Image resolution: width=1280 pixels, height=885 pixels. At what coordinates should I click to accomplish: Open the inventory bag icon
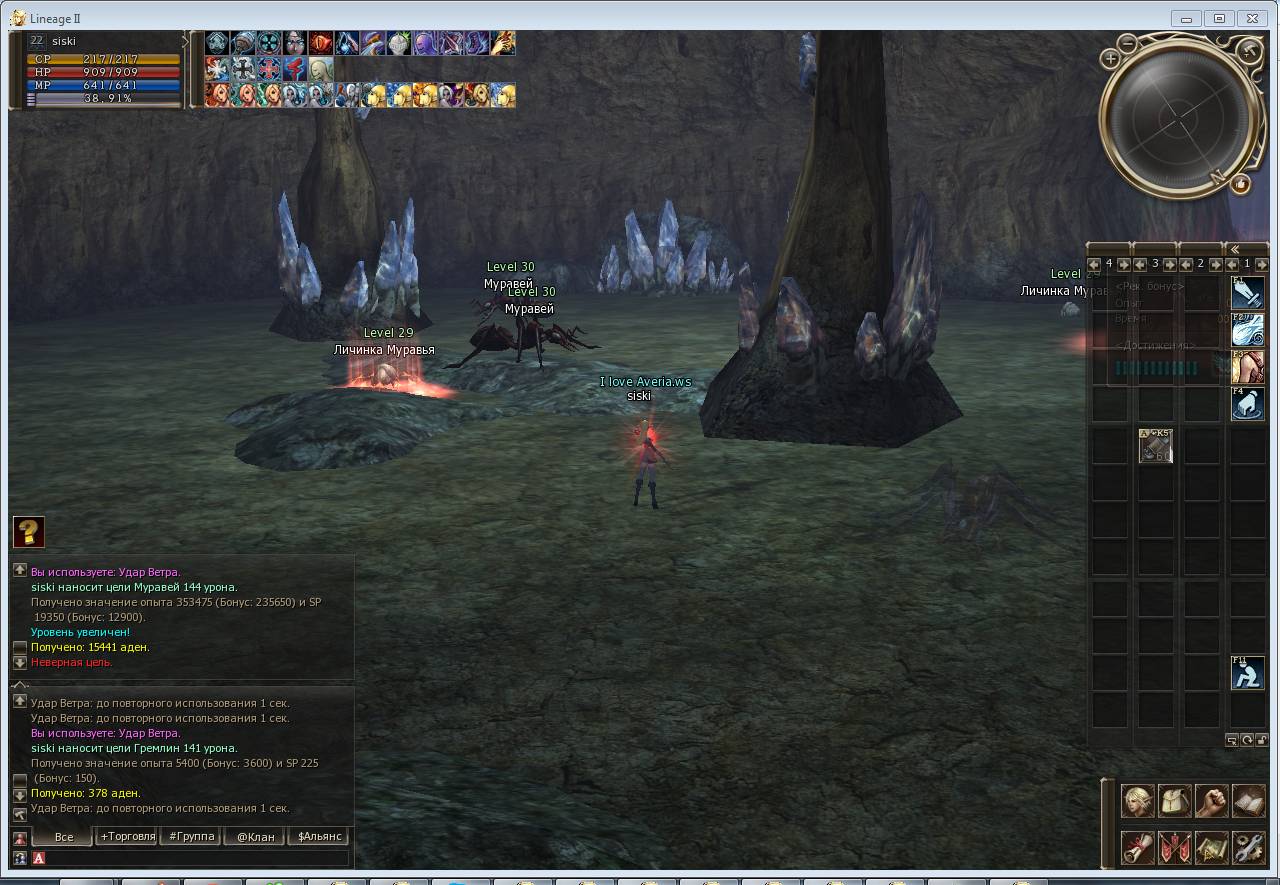click(x=1174, y=802)
